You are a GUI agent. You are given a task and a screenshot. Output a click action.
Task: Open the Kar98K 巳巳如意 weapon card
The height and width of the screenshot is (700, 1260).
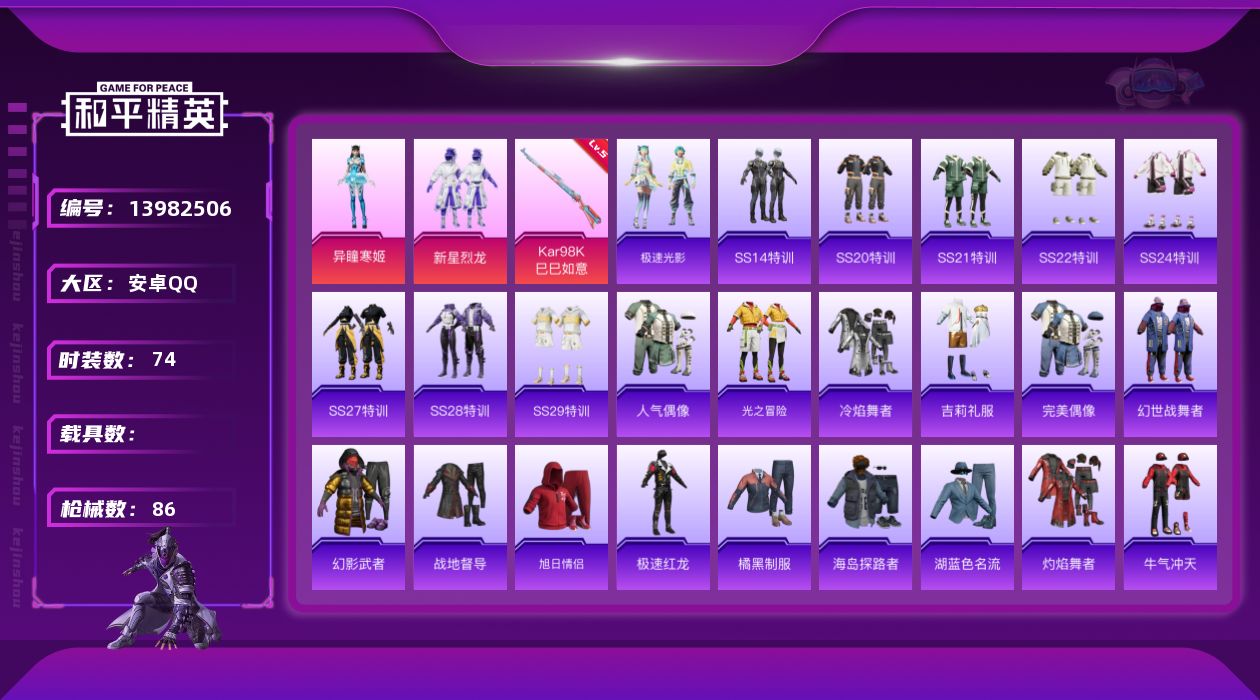point(561,211)
